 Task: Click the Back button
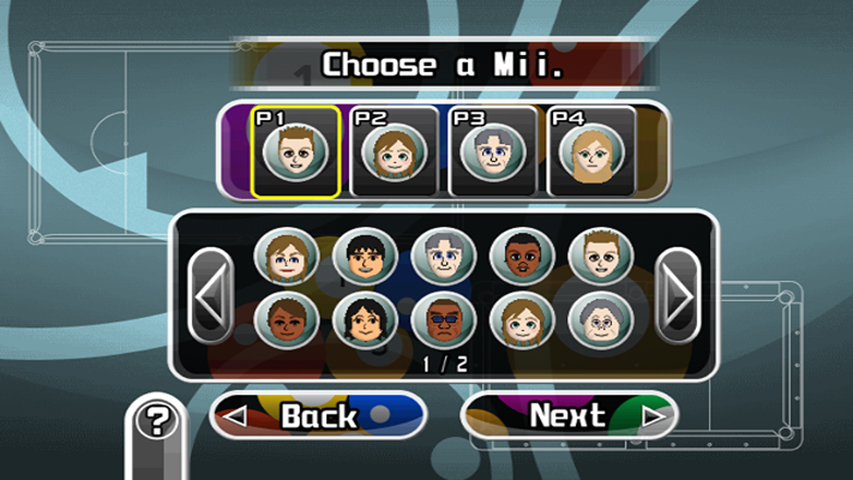click(x=318, y=416)
